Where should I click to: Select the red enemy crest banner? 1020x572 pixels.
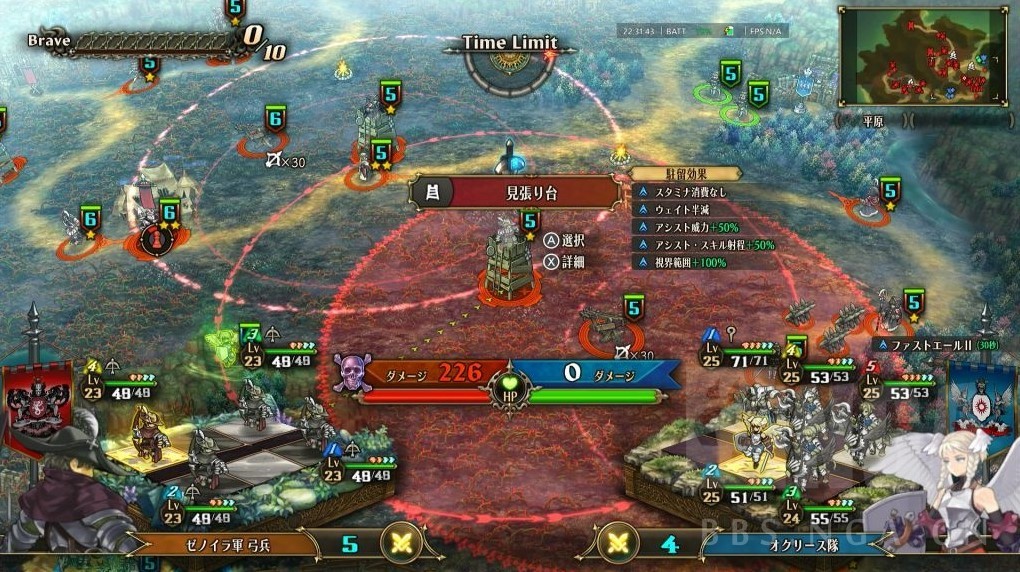tap(39, 398)
